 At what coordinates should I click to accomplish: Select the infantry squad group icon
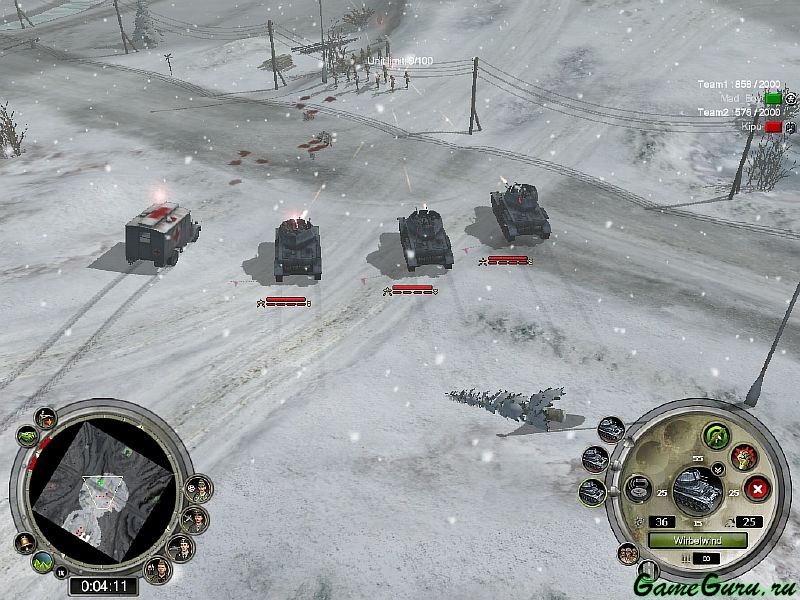pyautogui.click(x=629, y=552)
